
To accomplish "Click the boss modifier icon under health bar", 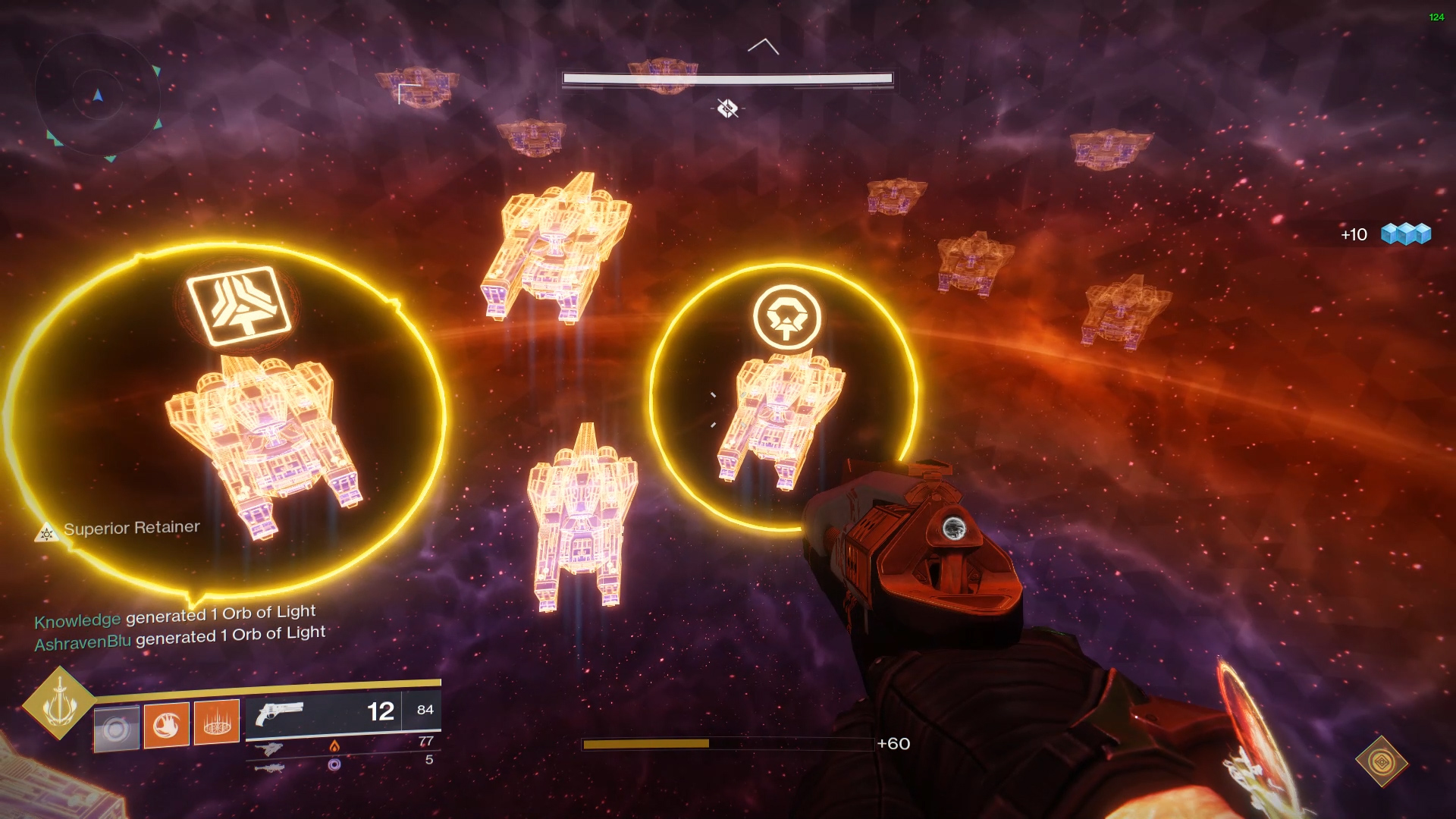I will (727, 108).
